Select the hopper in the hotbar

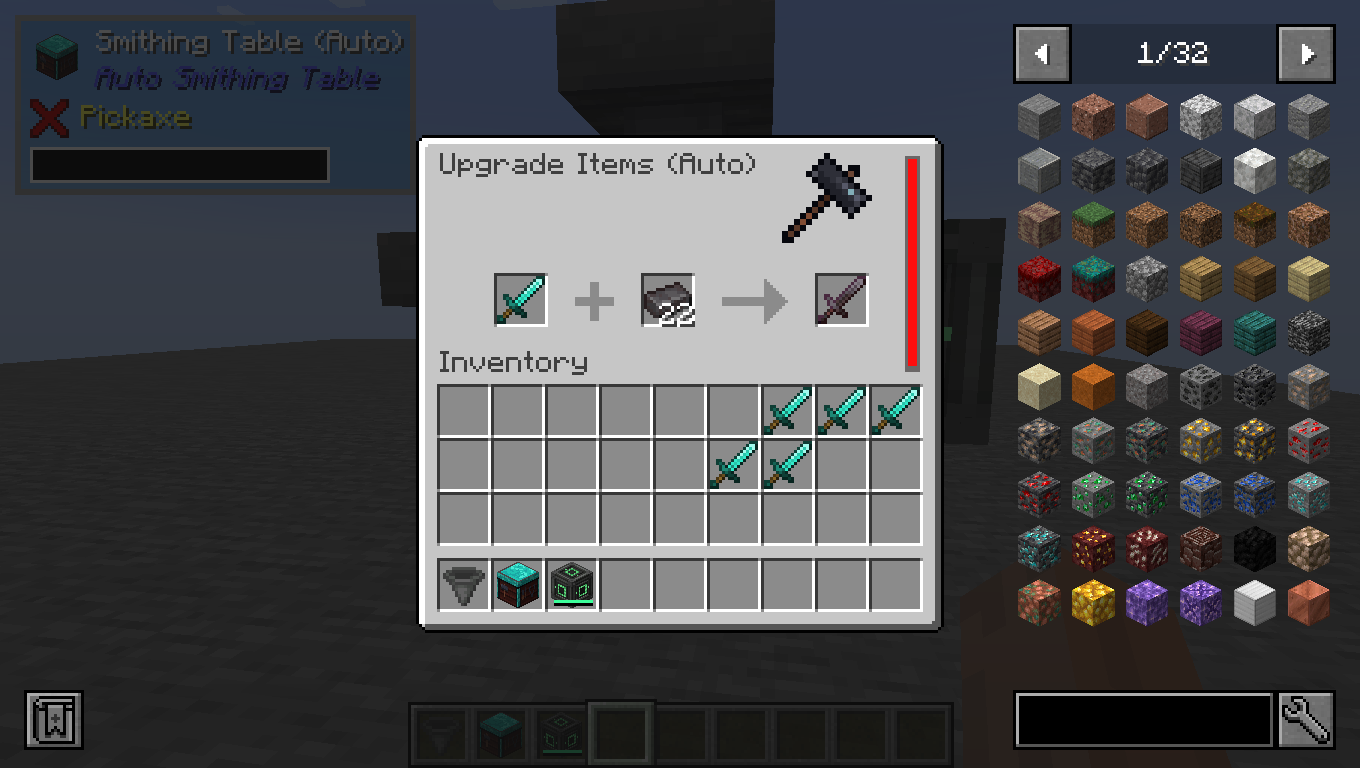tap(464, 585)
